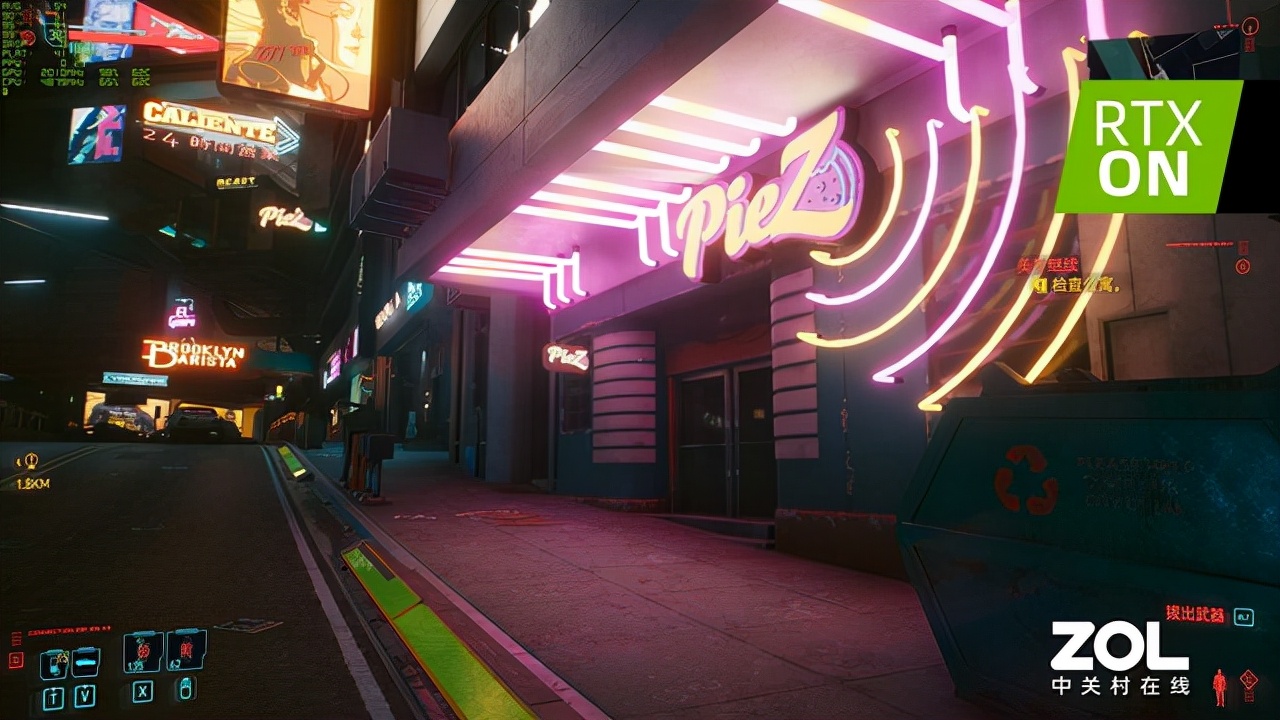Select the phone quick slot above T
Screen dimensions: 1280x720
(53, 663)
